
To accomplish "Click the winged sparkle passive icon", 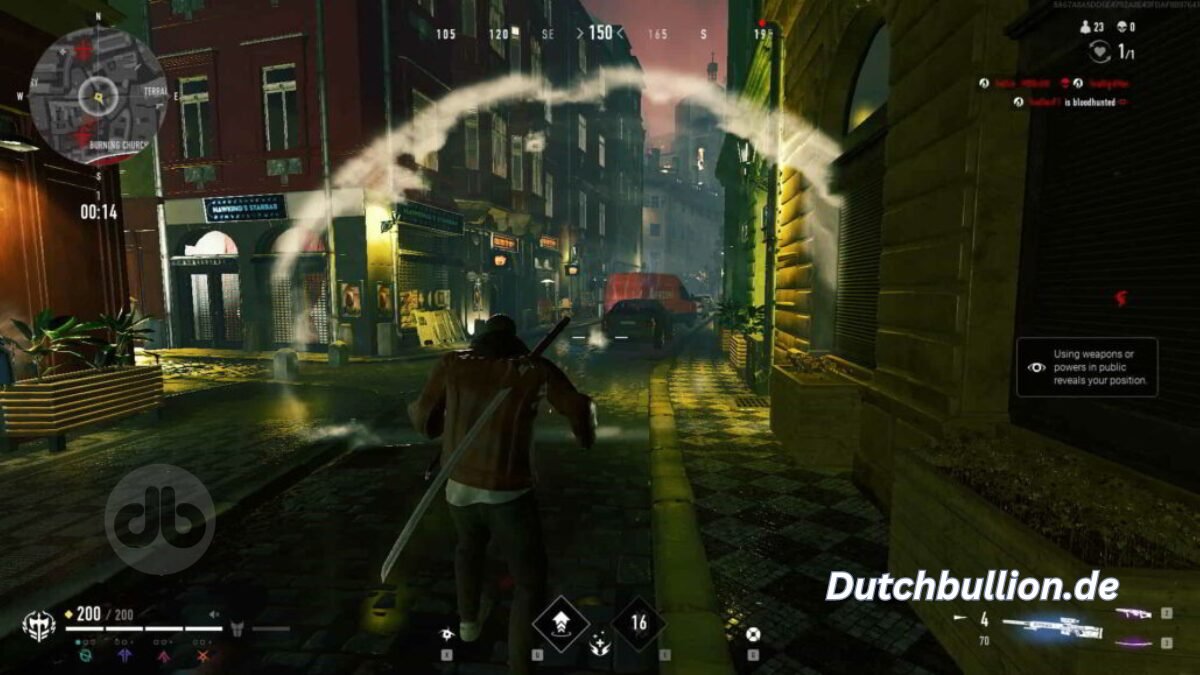I will [x=600, y=647].
